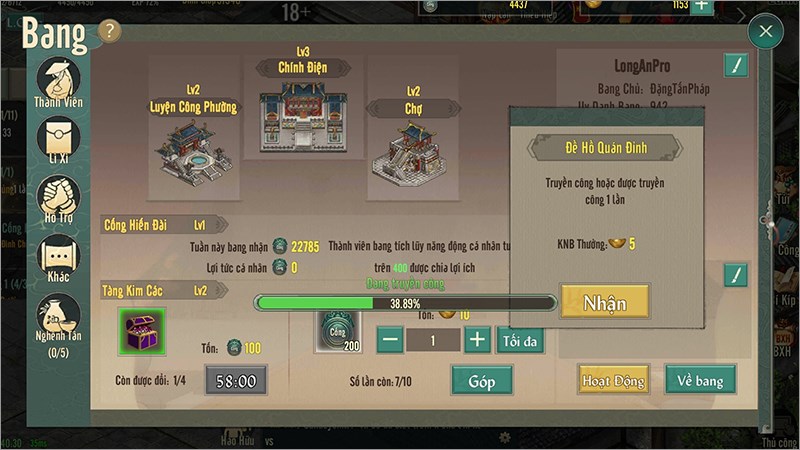The height and width of the screenshot is (450, 800).
Task: Increase contribution amount with plus button
Action: pyautogui.click(x=478, y=339)
